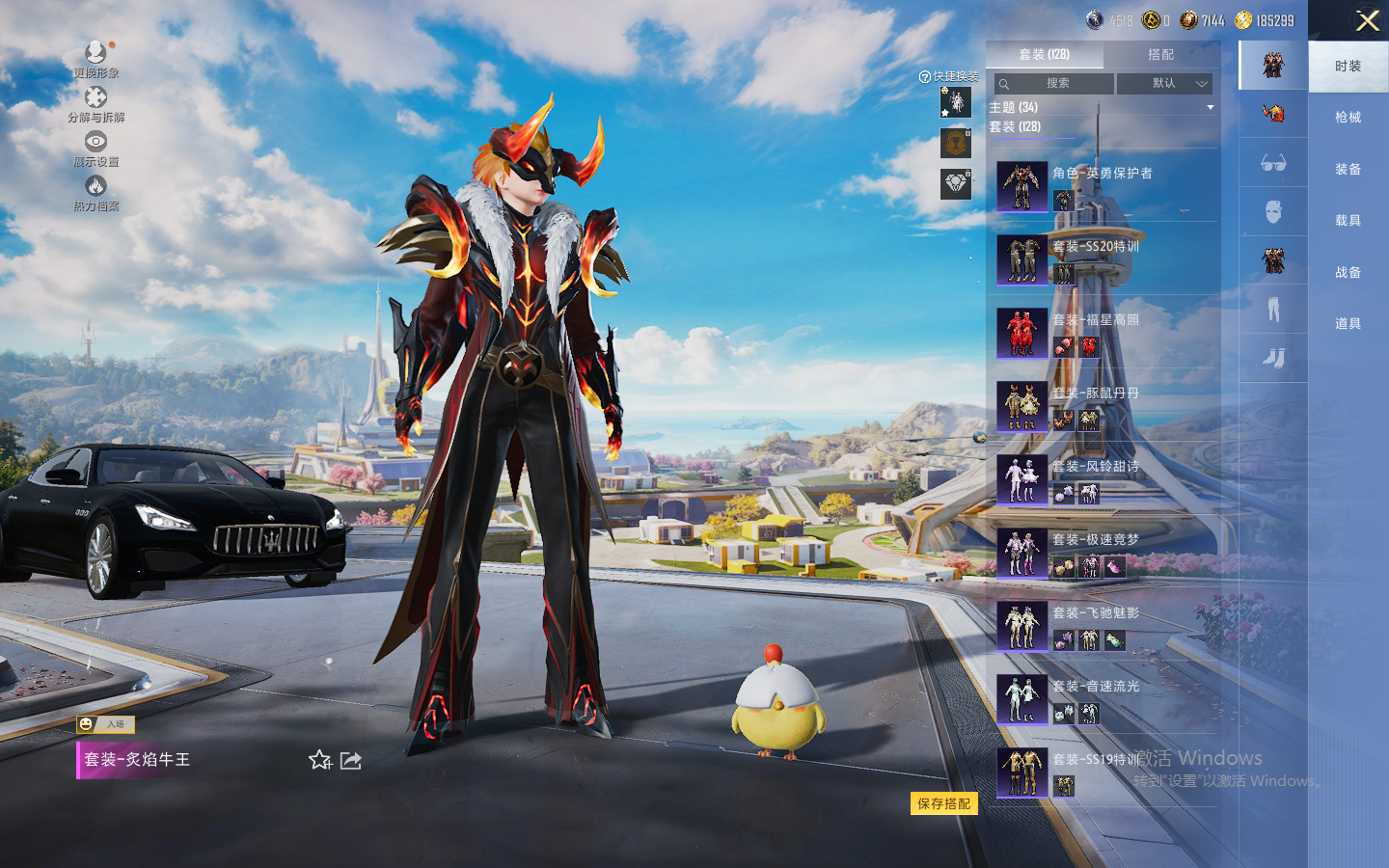Select the 角色-英勇保护者 outfit

coord(1104,186)
